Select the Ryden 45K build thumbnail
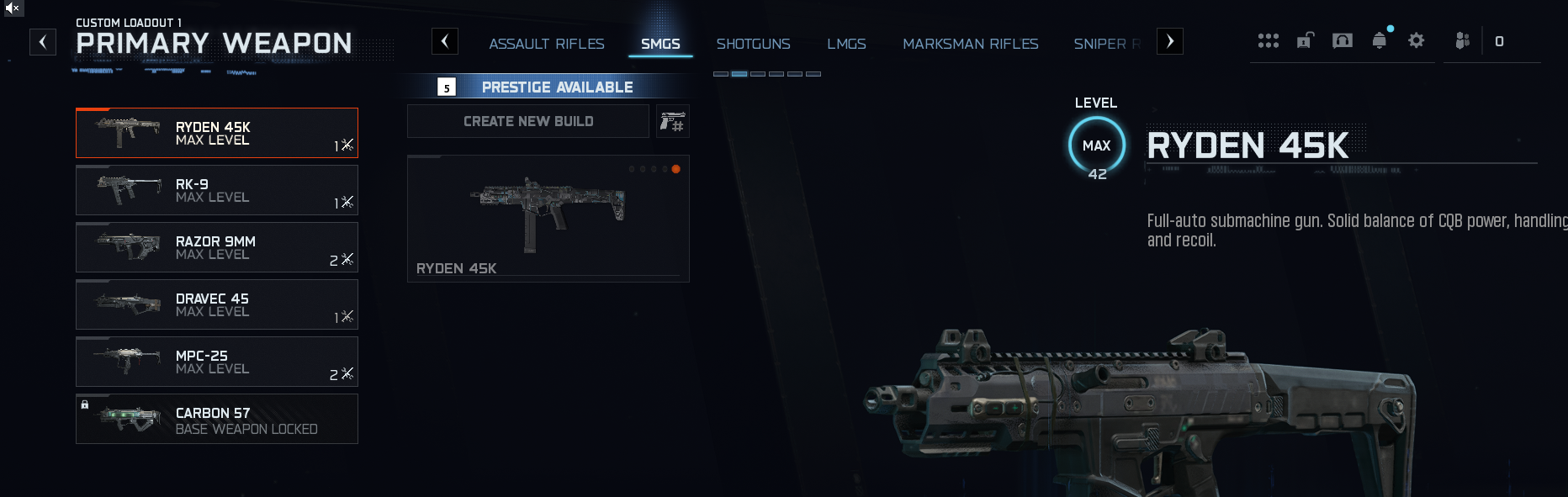 (x=548, y=219)
